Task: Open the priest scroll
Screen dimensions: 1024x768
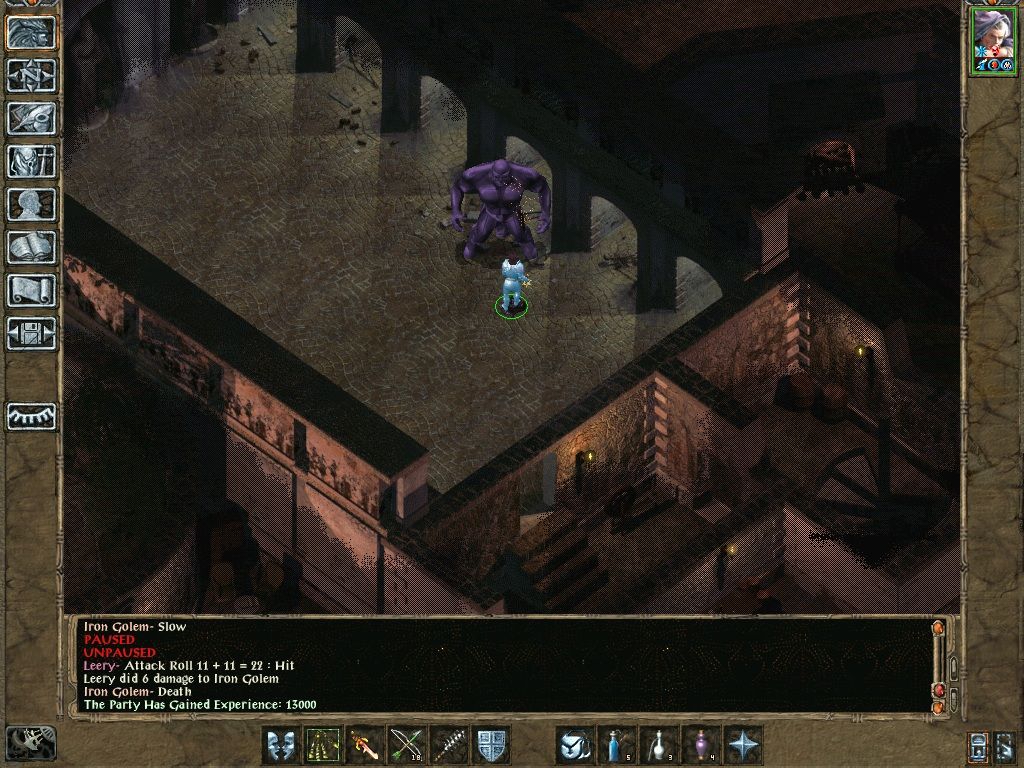Action: coord(32,290)
